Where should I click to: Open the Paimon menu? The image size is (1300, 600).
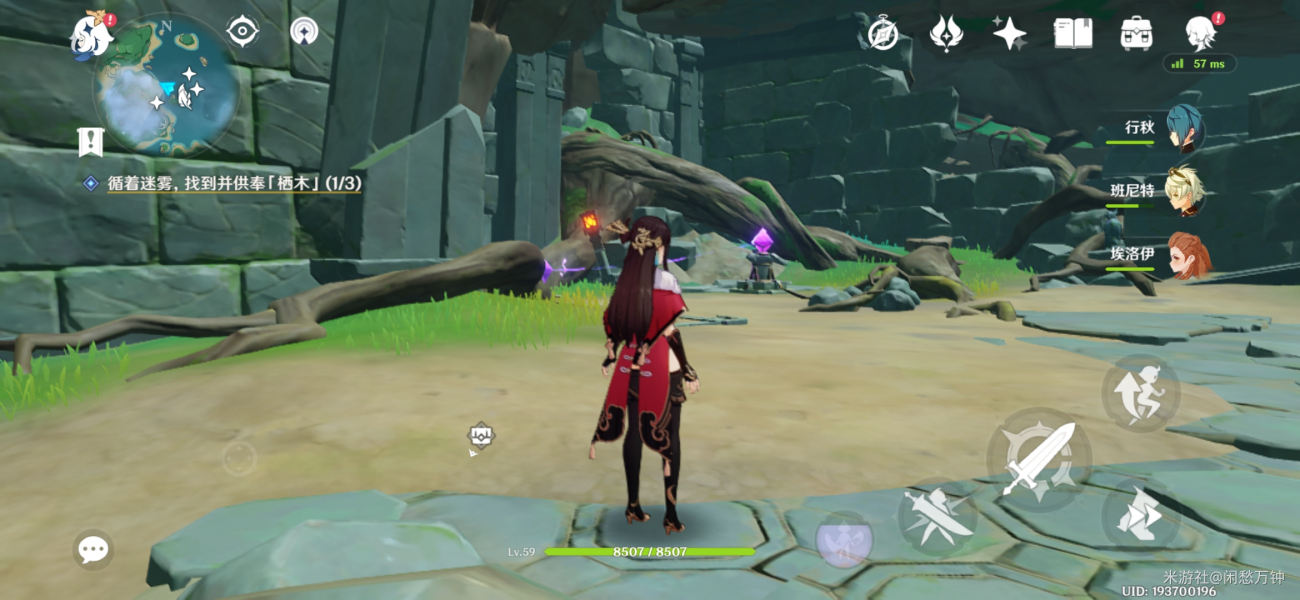pos(92,36)
